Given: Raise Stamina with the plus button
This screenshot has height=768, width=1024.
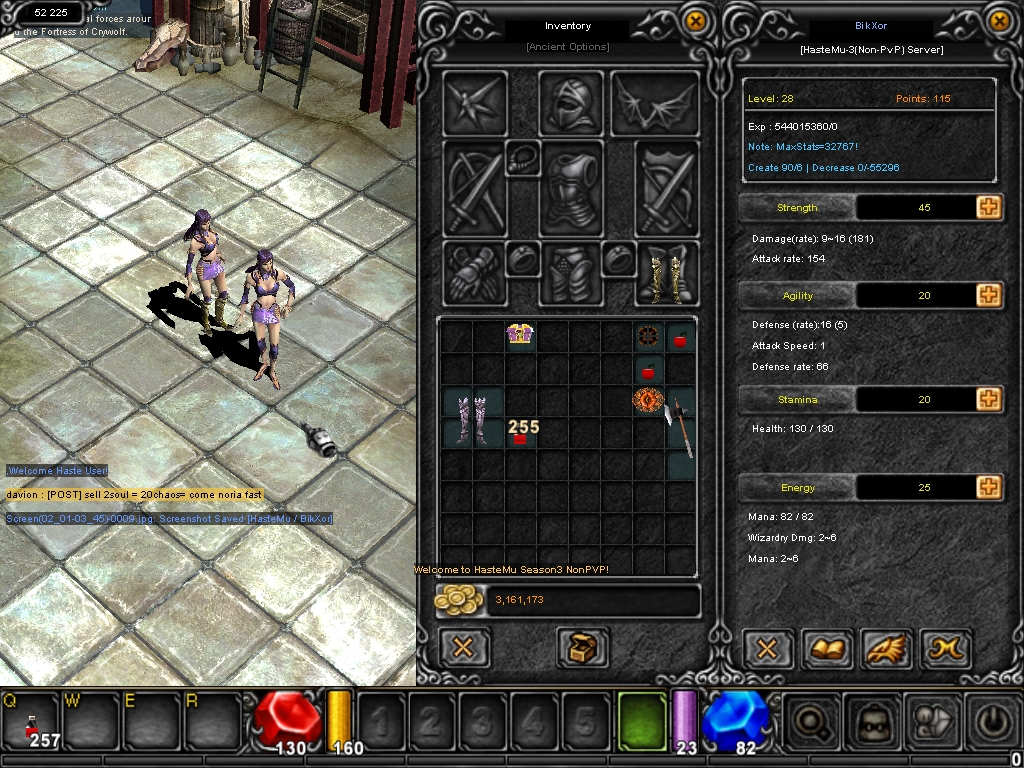Looking at the screenshot, I should coord(988,399).
